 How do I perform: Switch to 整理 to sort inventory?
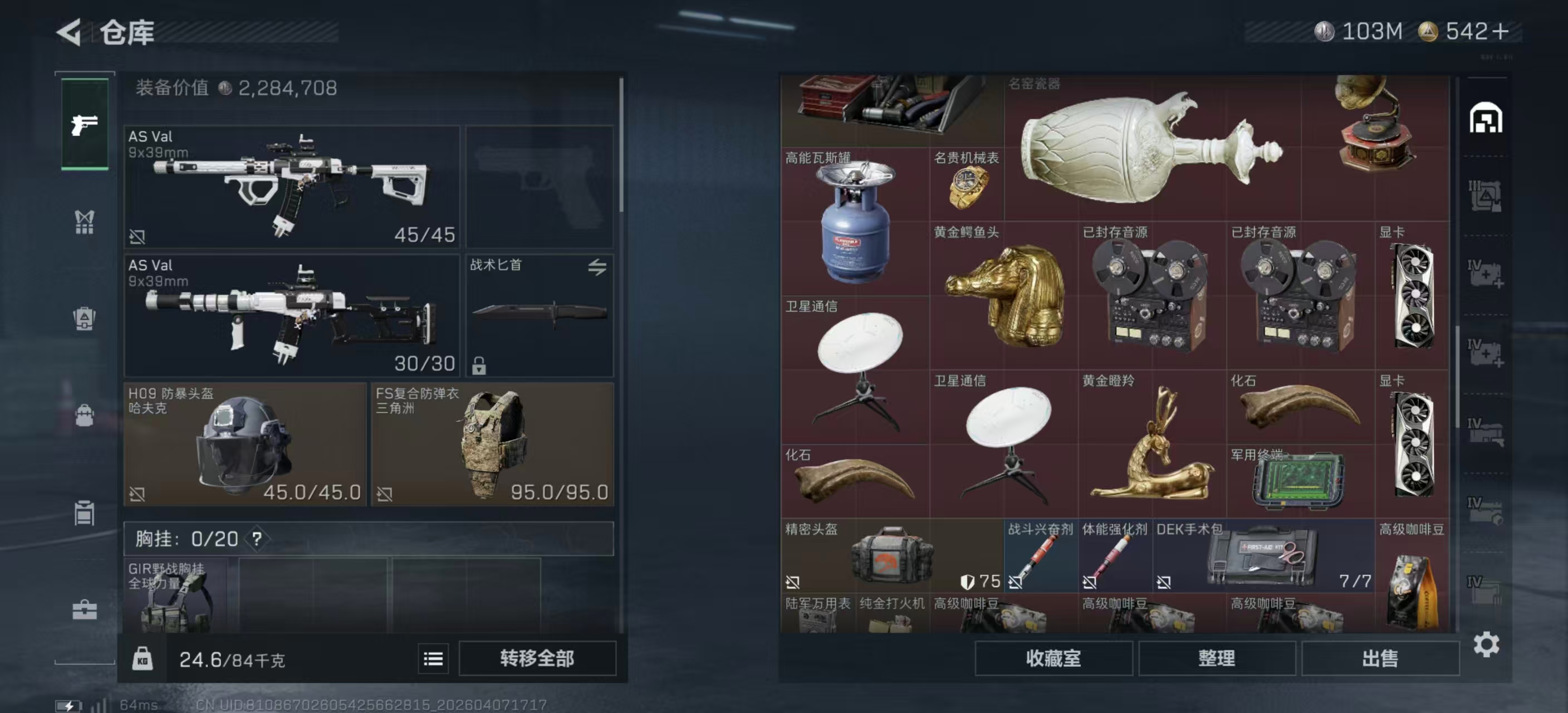[x=1217, y=659]
